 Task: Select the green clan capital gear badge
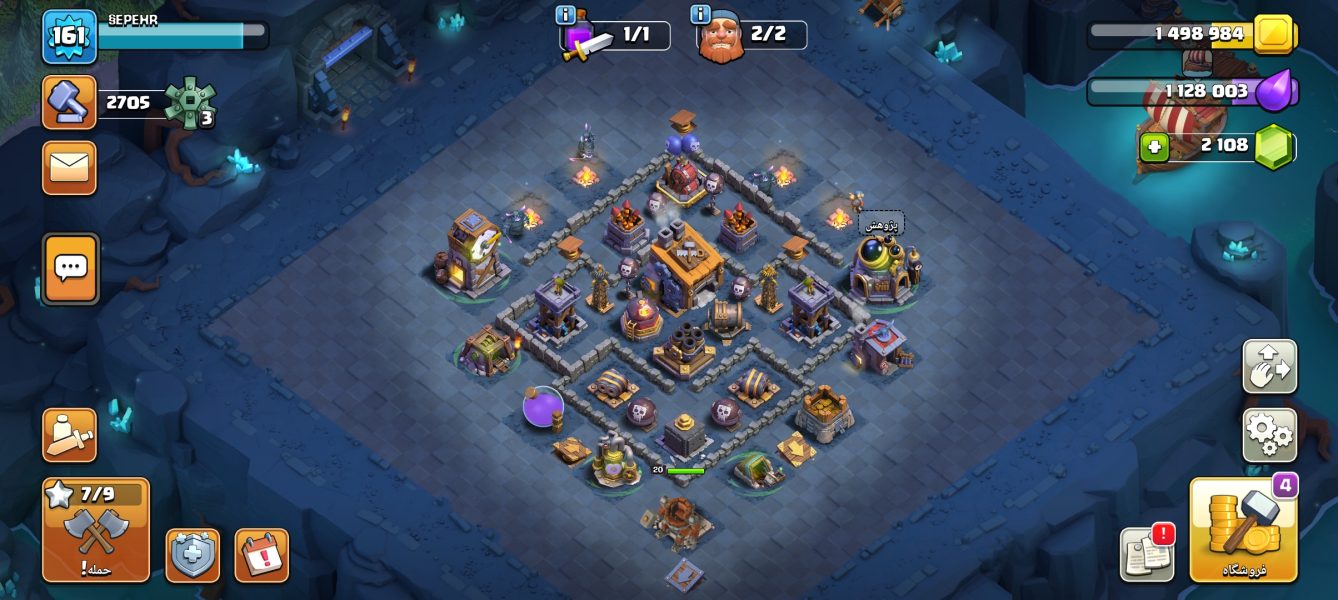coord(188,102)
